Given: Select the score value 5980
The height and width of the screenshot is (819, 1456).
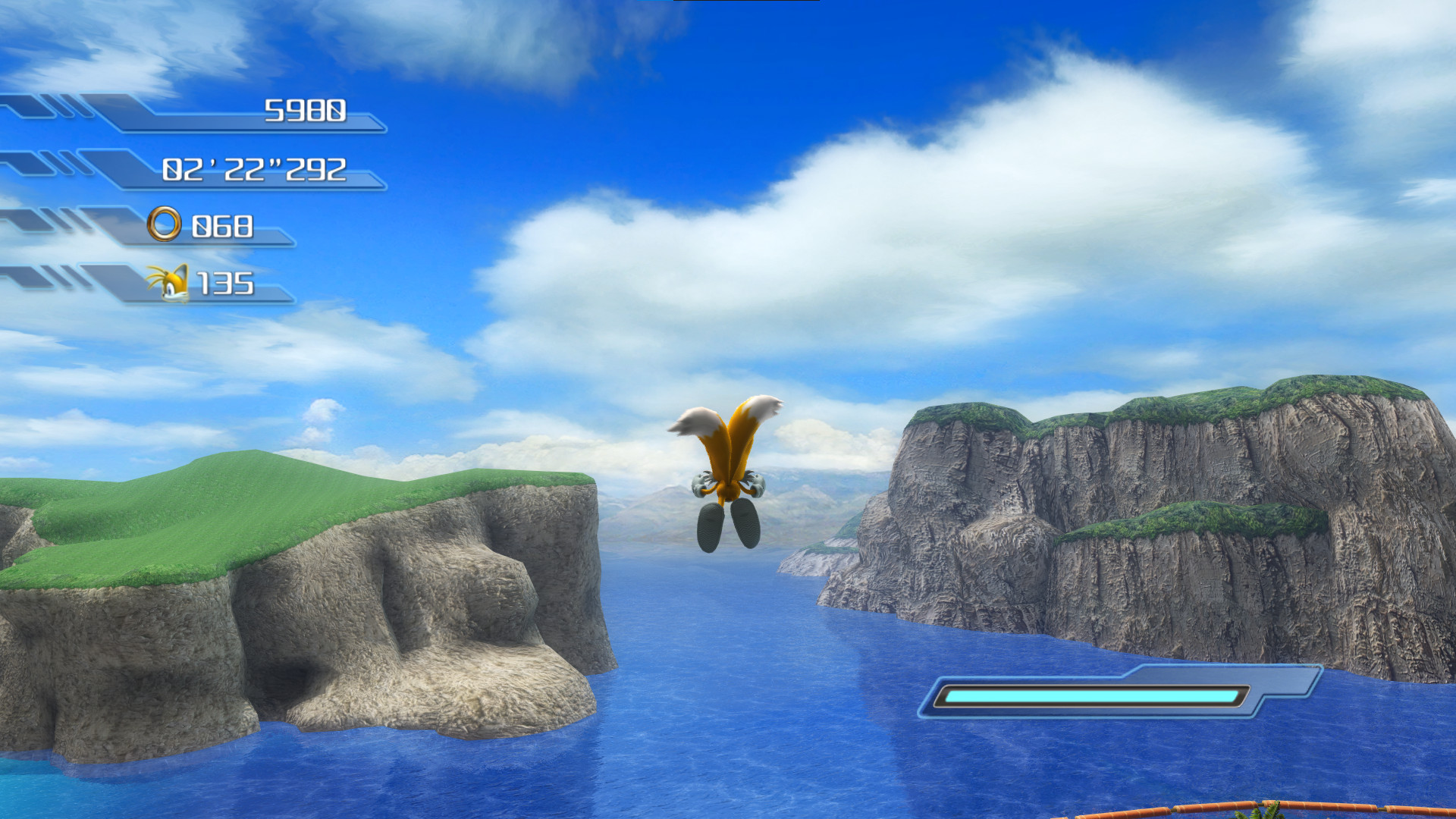Looking at the screenshot, I should [306, 111].
